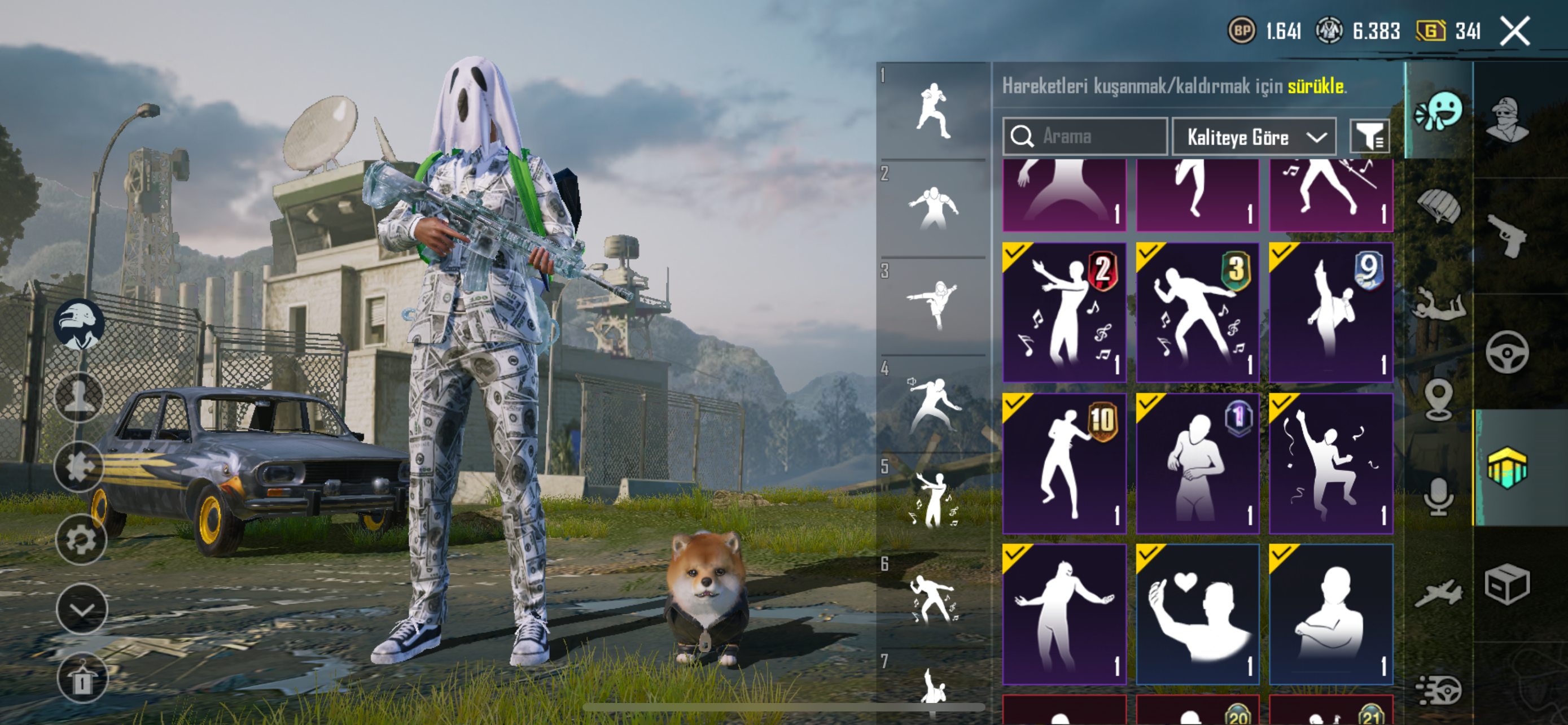1568x725 pixels.
Task: Pick the emote tile with orange badge 10
Action: coord(1064,463)
